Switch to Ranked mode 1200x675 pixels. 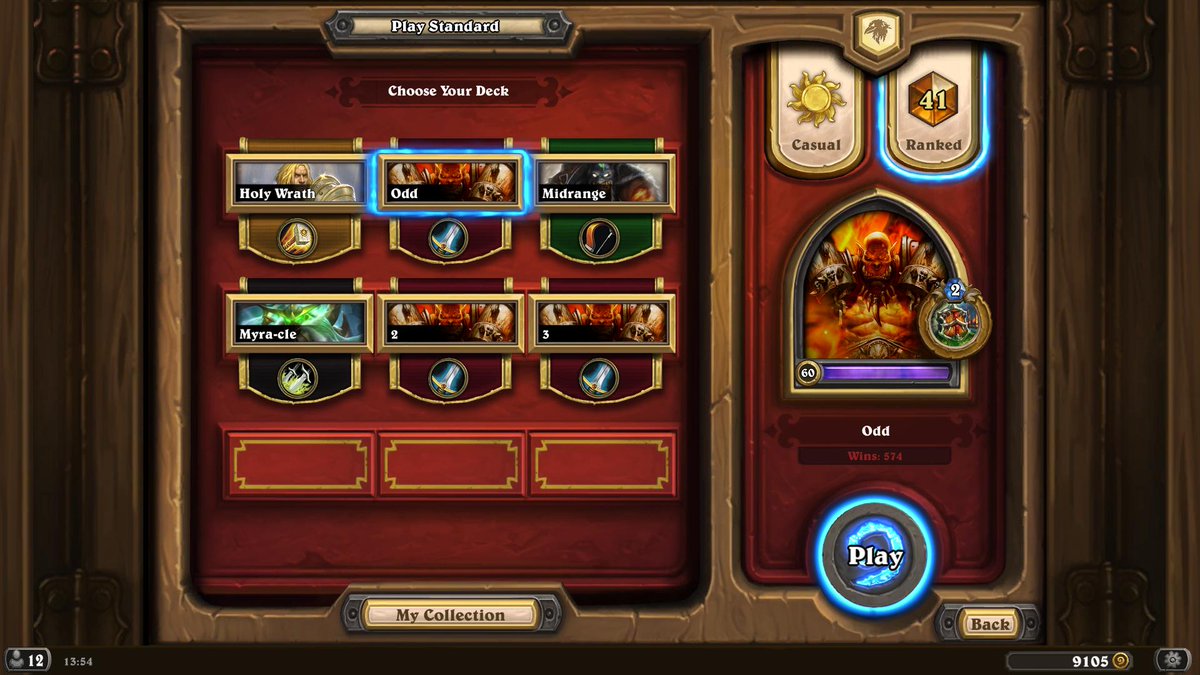(x=933, y=112)
